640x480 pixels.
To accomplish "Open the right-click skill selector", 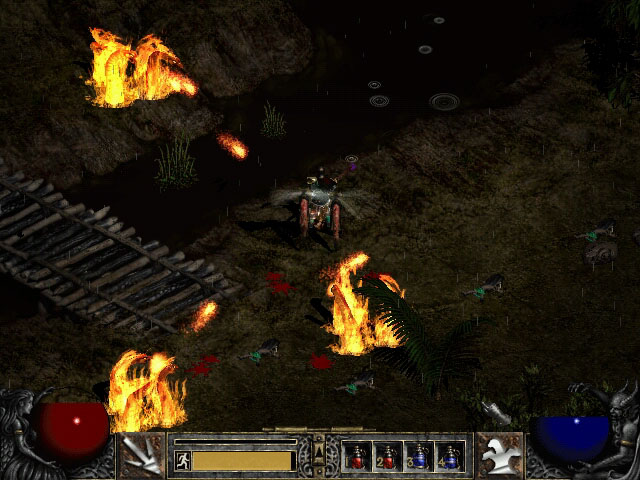I will (497, 456).
